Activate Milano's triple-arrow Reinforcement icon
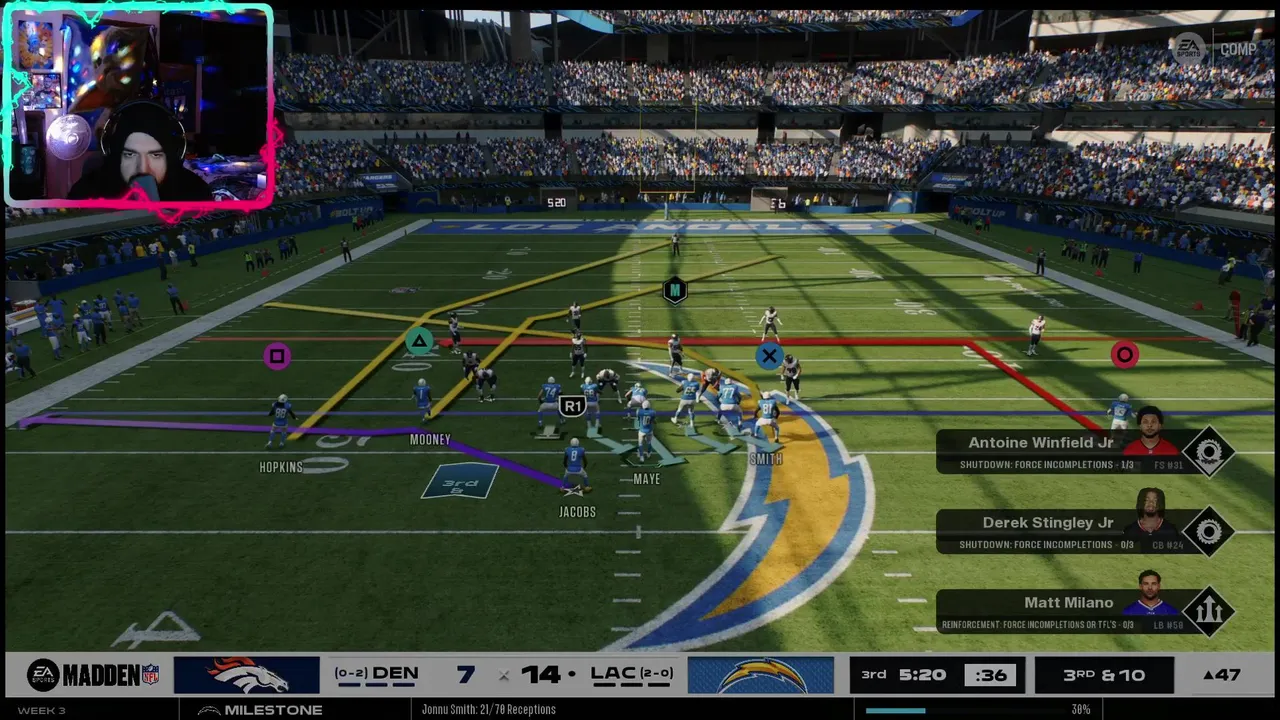1280x720 pixels. (1208, 612)
